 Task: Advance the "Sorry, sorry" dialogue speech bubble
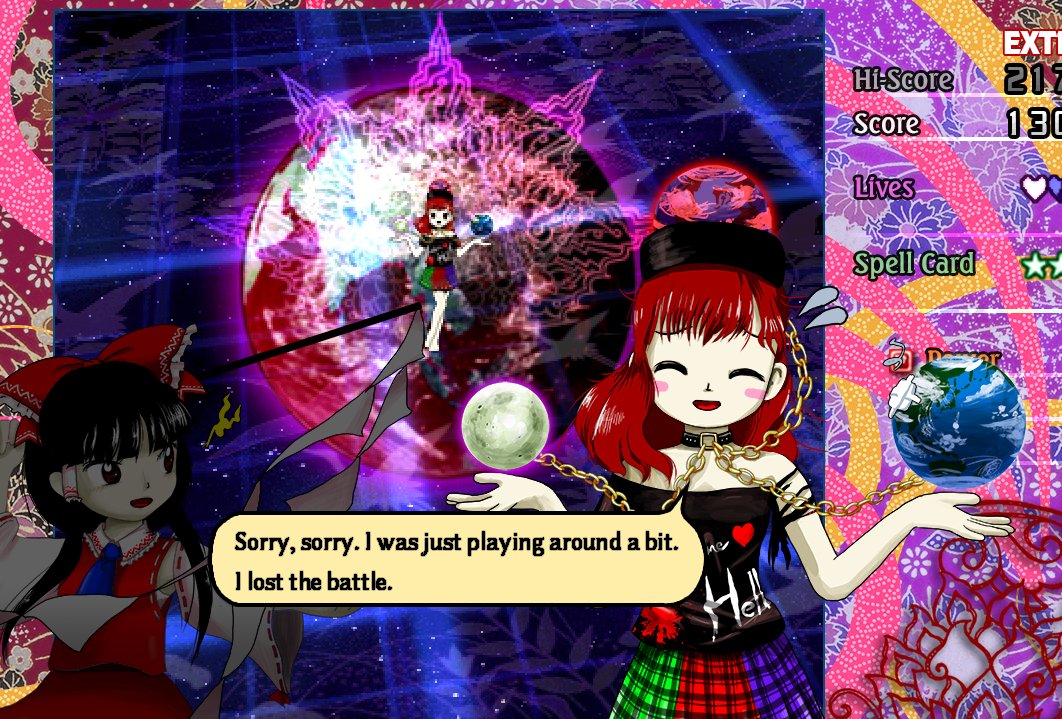click(x=456, y=560)
